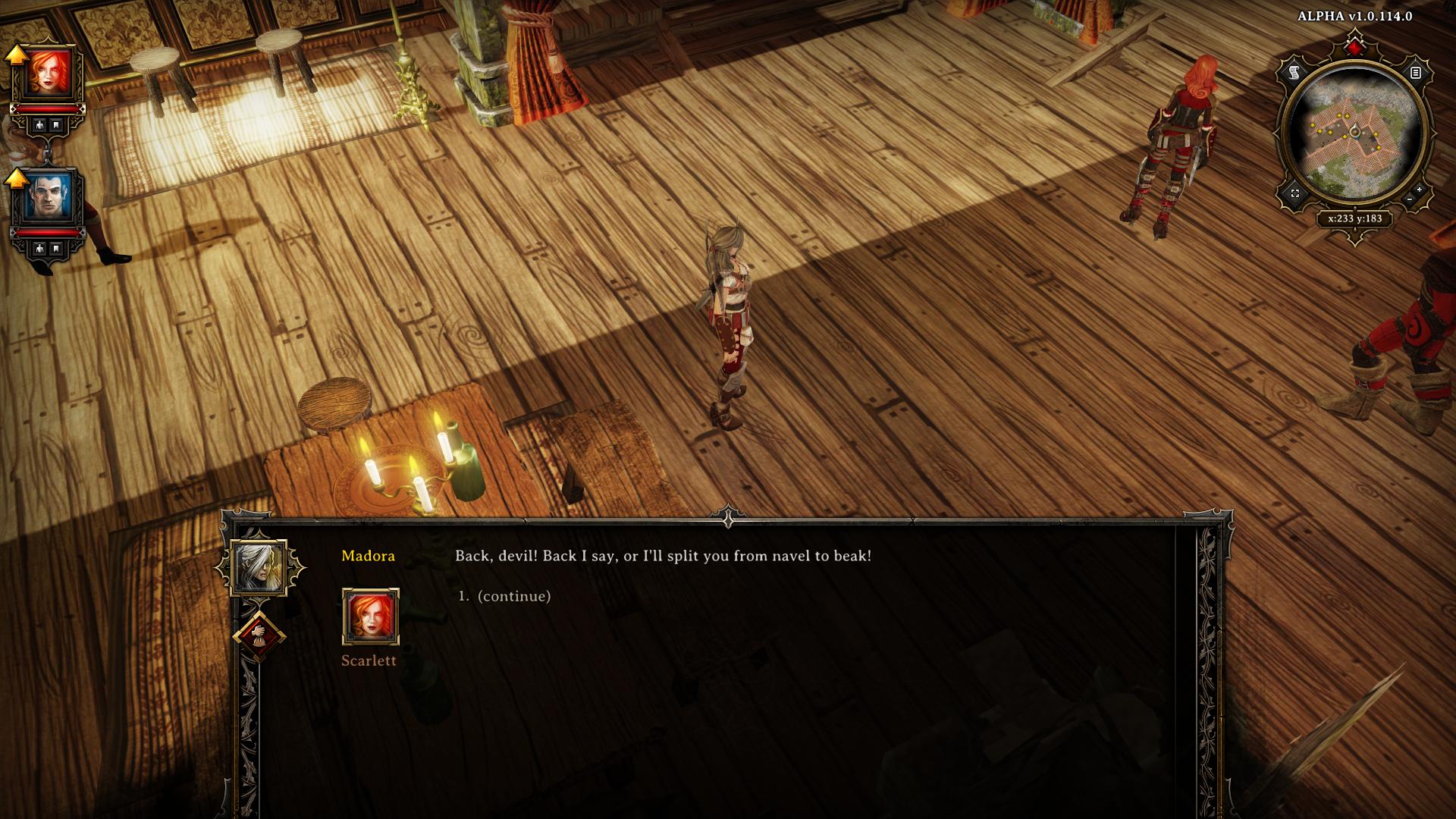Open the red-haired heroine's character sheet icon
Screen dimensions: 1456x819
point(38,125)
